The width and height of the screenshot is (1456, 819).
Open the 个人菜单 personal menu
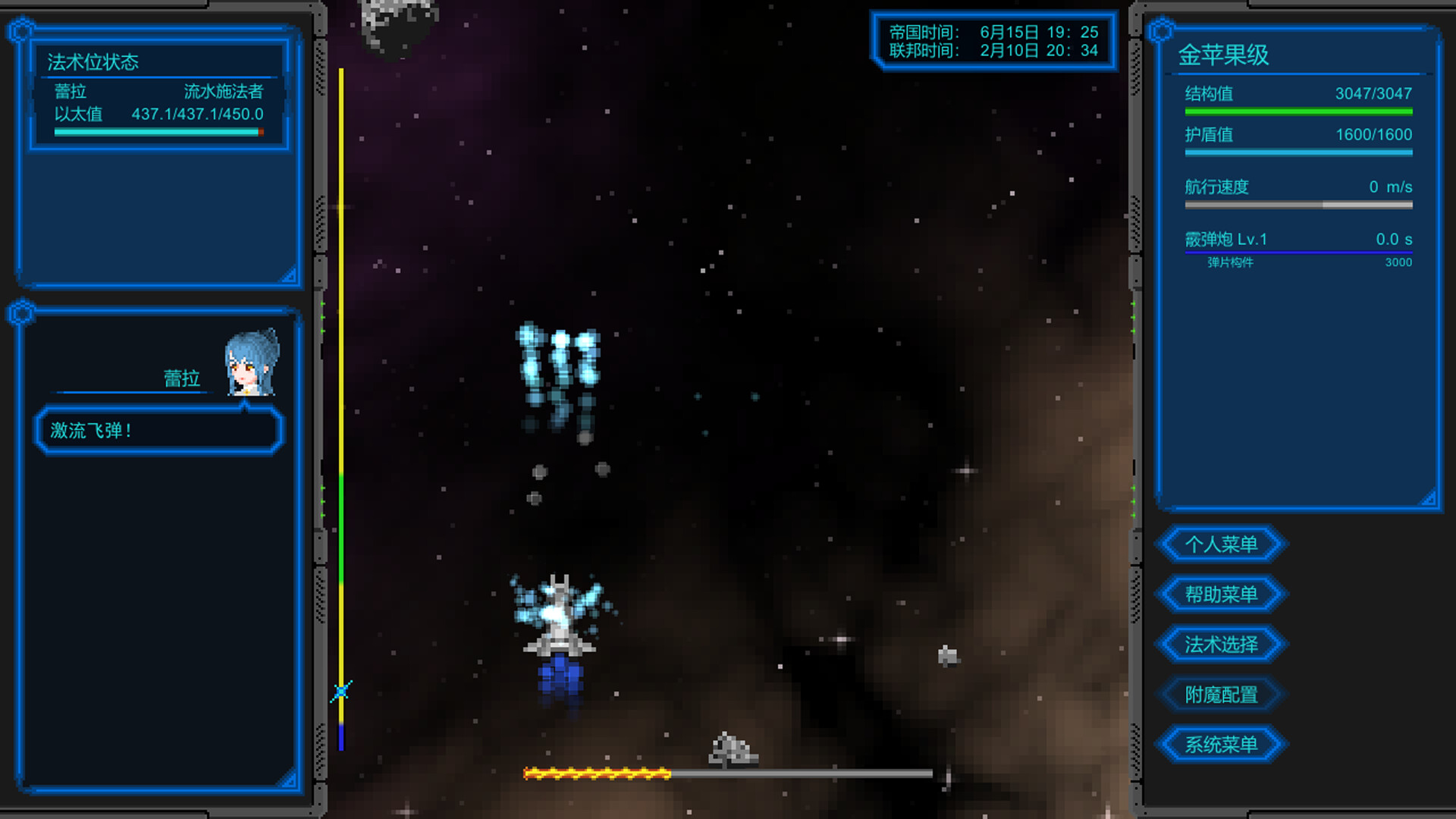click(x=1222, y=544)
